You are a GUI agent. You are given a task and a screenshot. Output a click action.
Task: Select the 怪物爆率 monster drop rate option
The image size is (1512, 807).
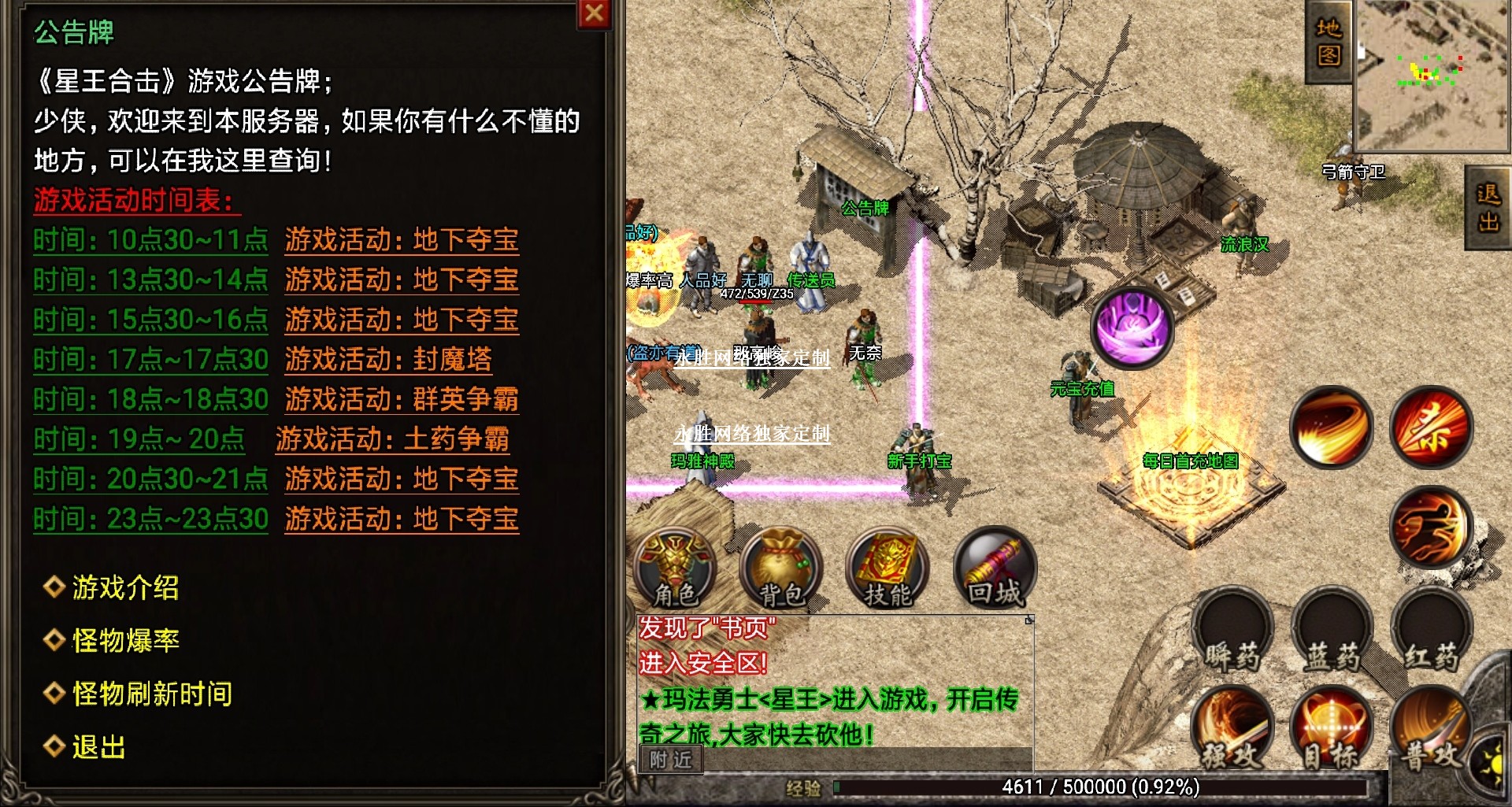[125, 640]
